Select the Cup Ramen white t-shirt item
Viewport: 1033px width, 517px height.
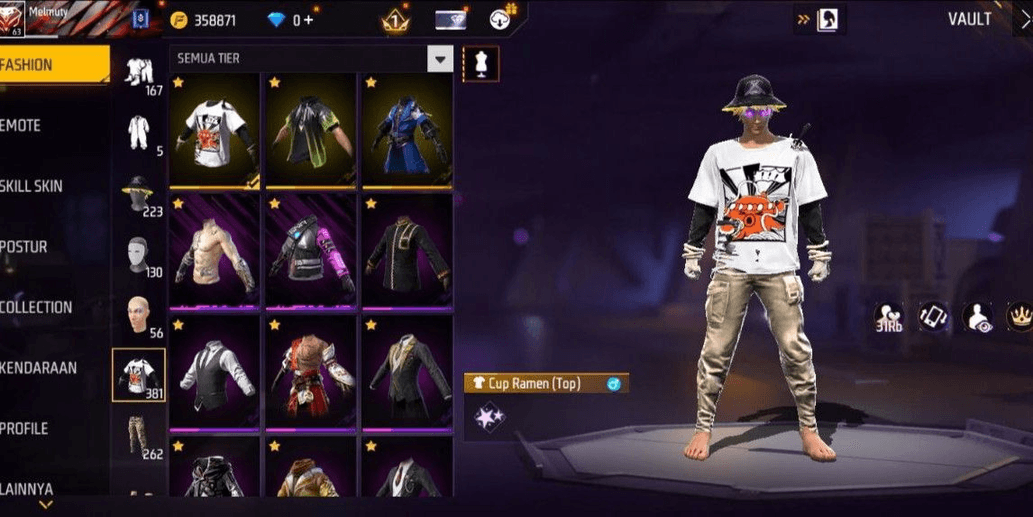point(214,130)
